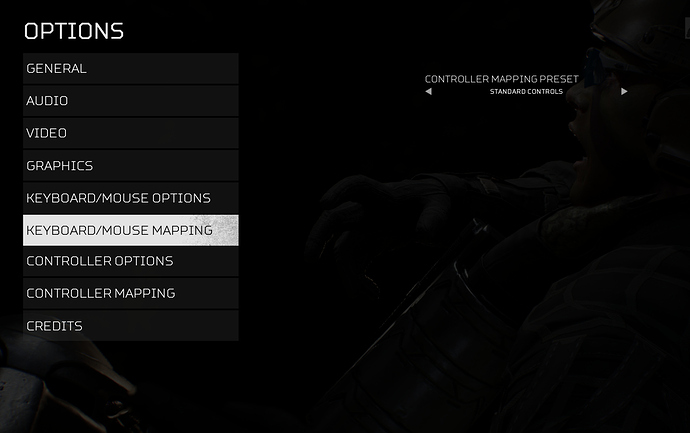The image size is (690, 433).
Task: Switch to Controller Mapping
Action: (130, 293)
